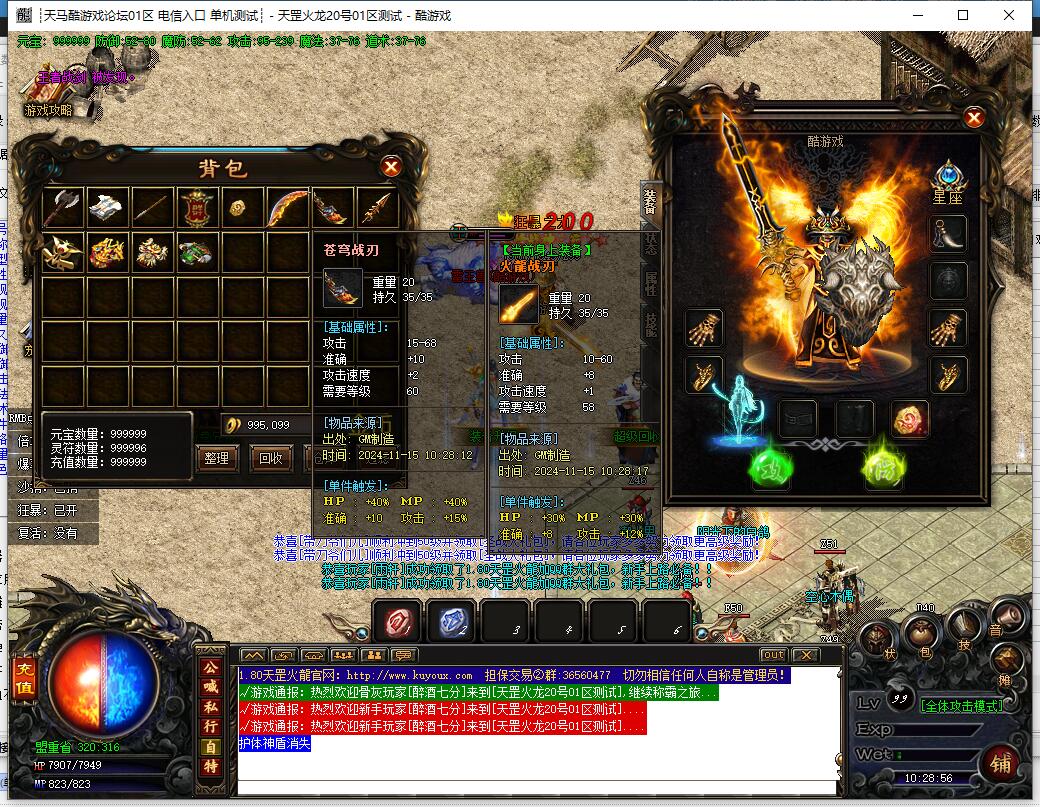Screen dimensions: 1040x807
Task: Select the flaming curved blade slot
Action: coord(288,207)
